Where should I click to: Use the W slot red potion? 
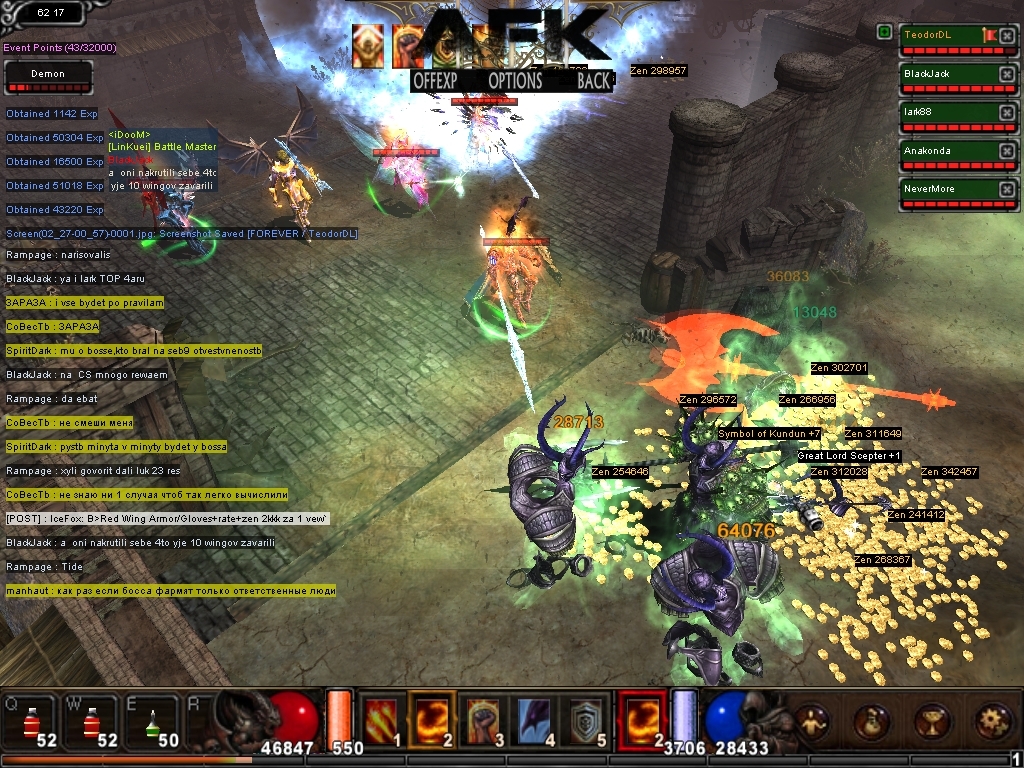point(88,719)
